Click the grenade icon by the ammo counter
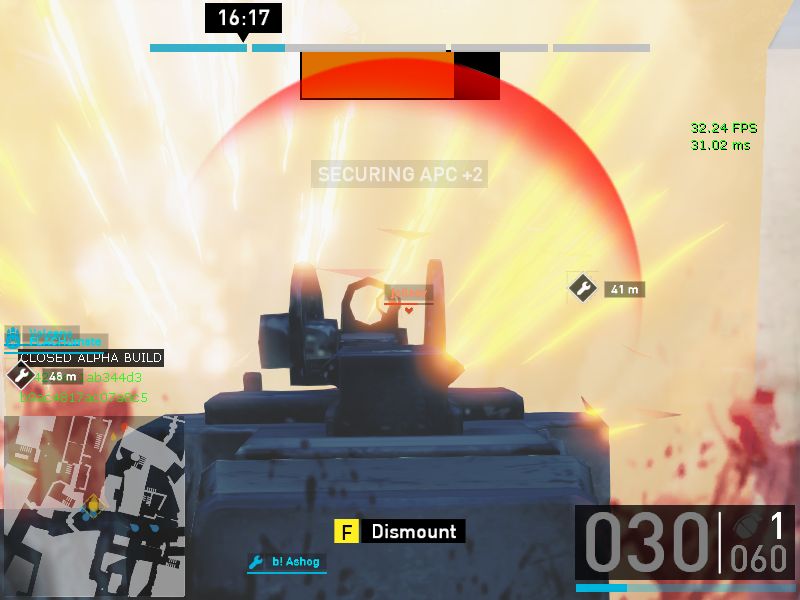Screen dimensions: 800x600 [x=745, y=525]
